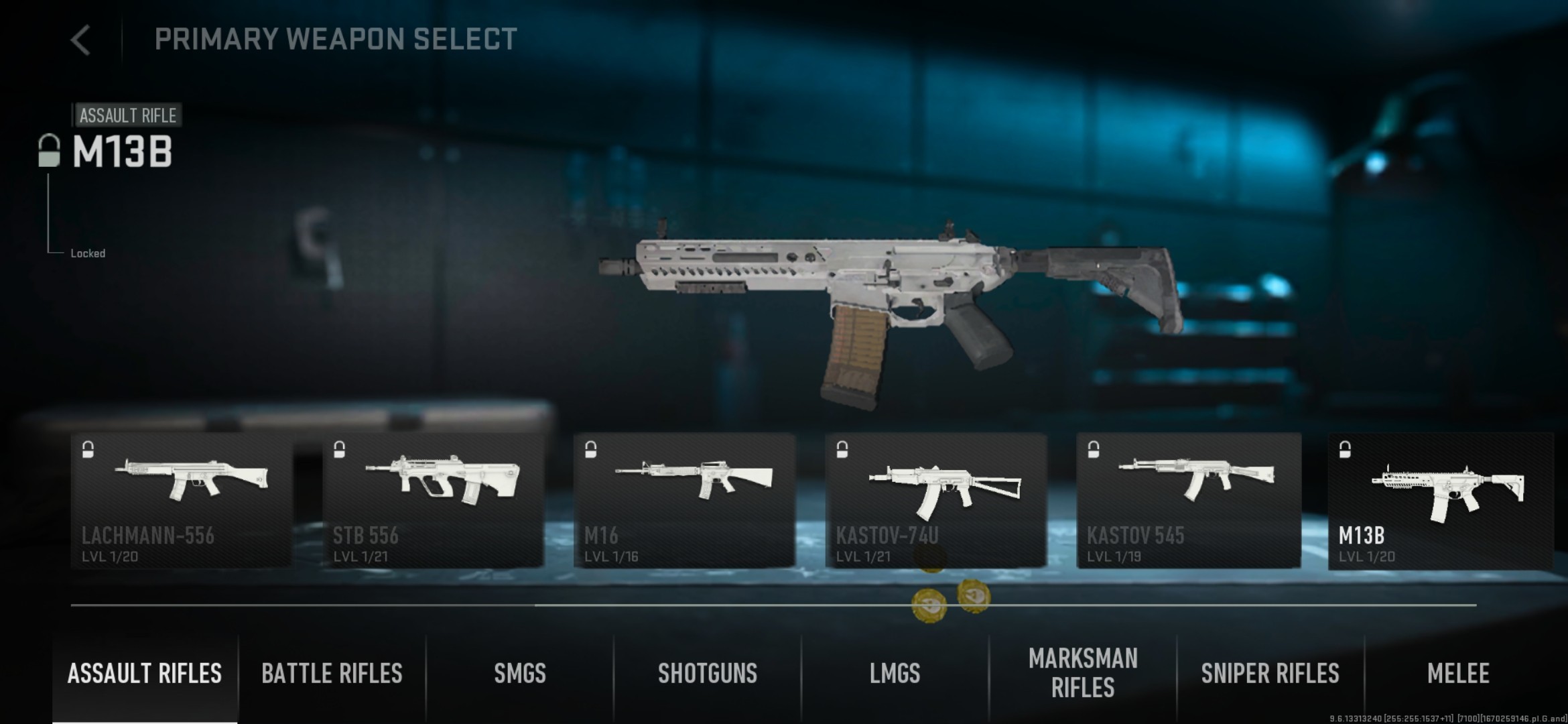Switch to Marksman Rifles category
The width and height of the screenshot is (1568, 724).
(1083, 674)
